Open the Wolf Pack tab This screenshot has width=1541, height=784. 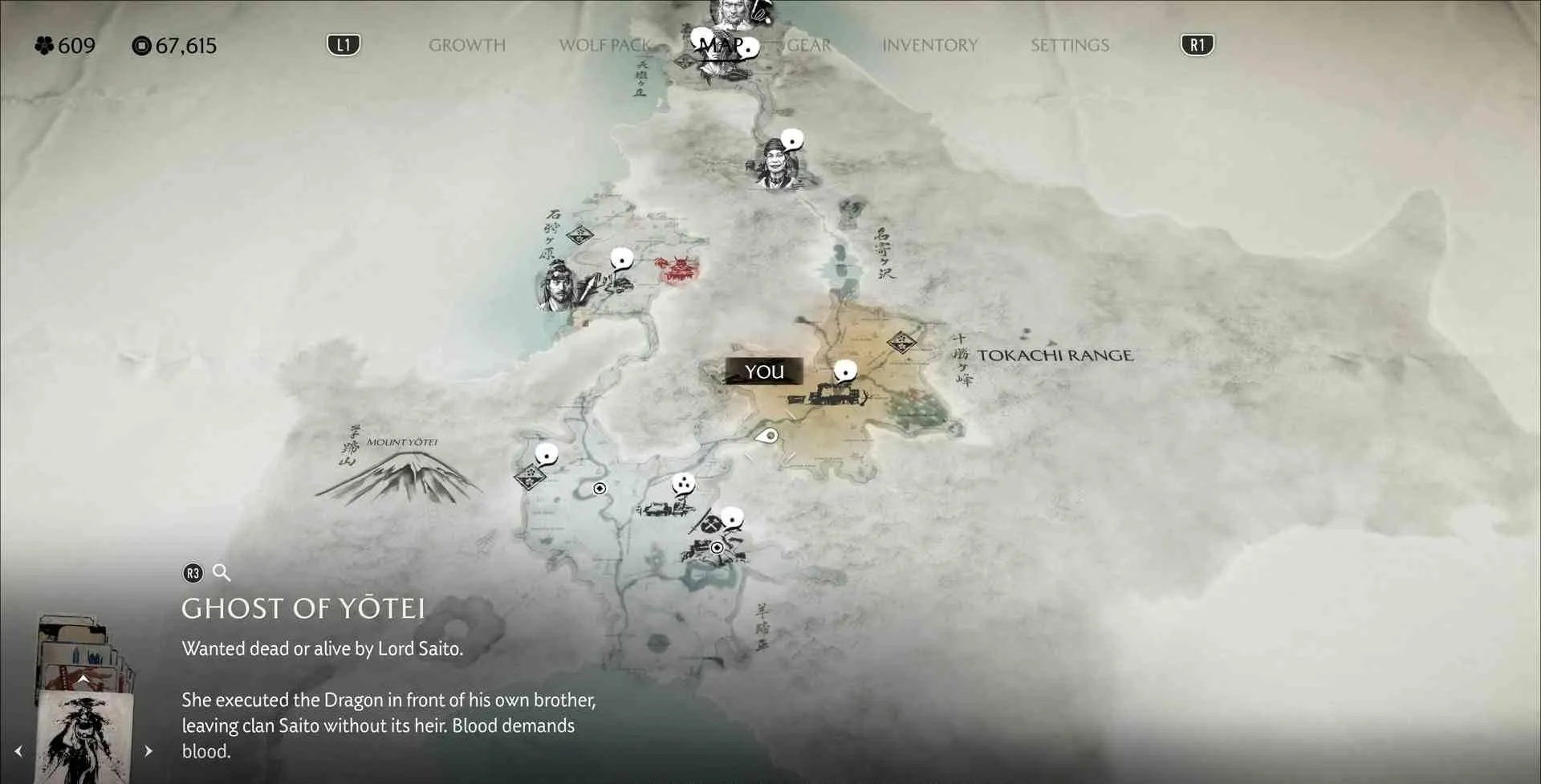coord(604,45)
